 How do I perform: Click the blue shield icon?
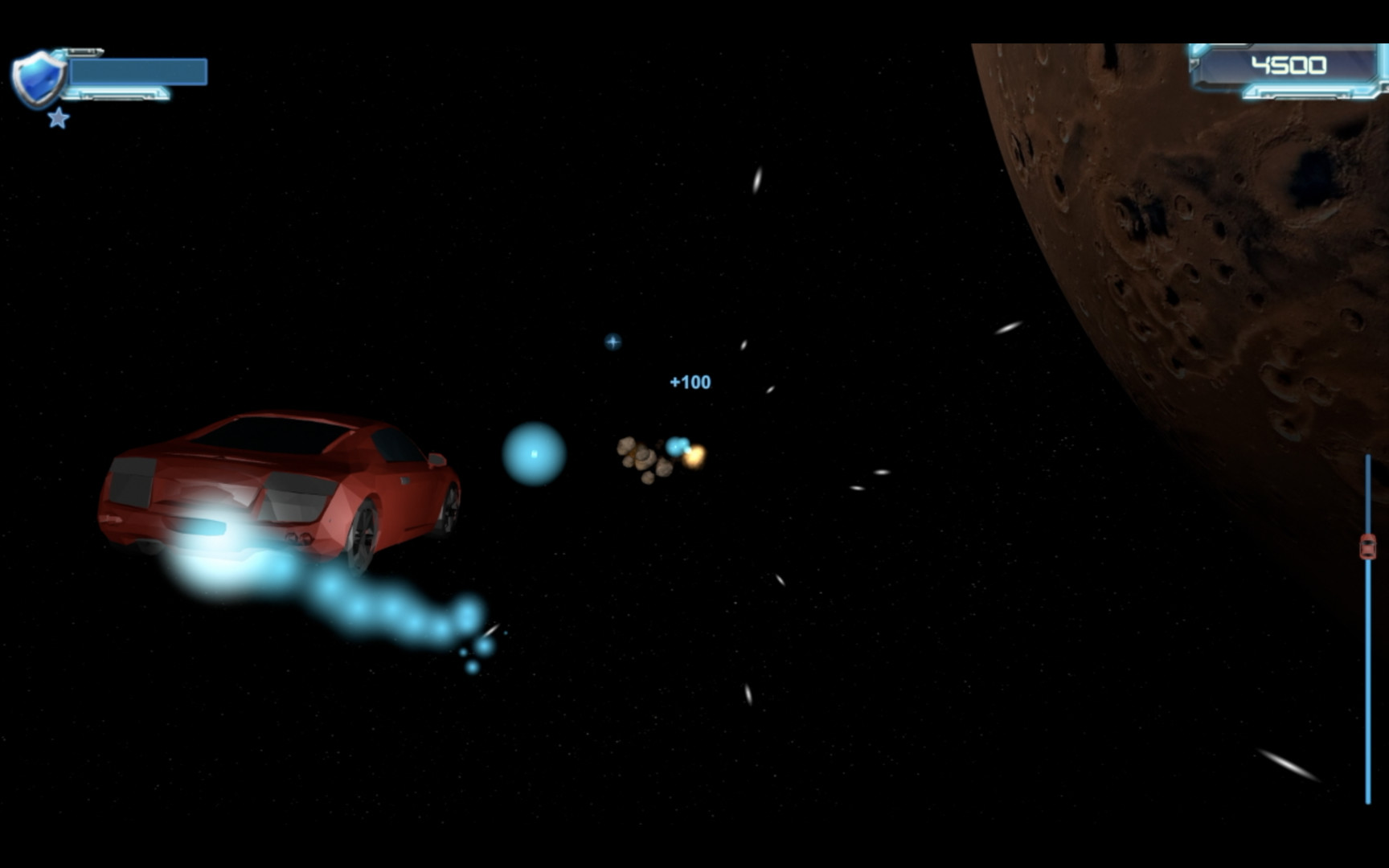pos(38,78)
